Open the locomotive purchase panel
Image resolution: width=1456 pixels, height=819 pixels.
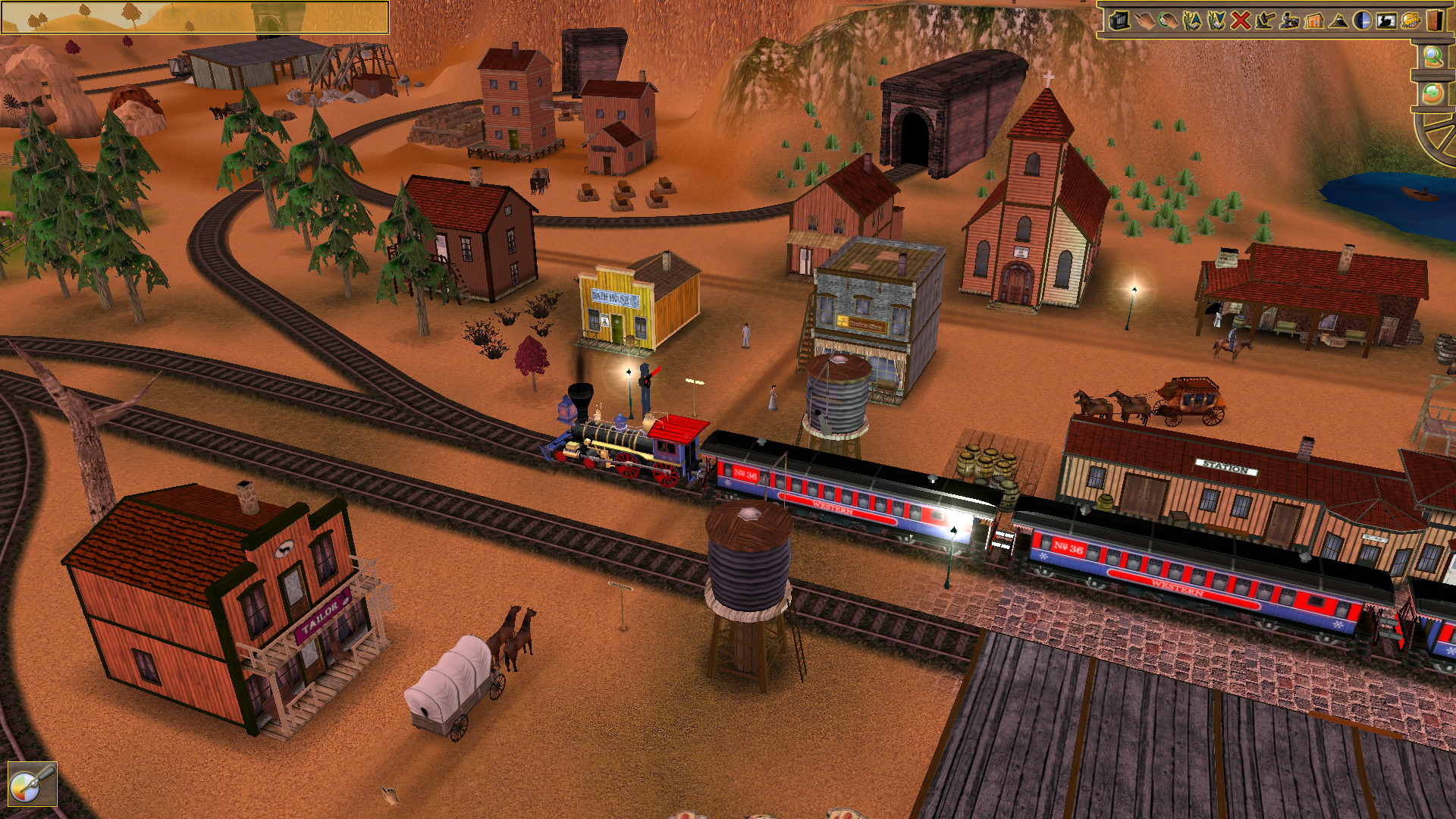[1291, 21]
